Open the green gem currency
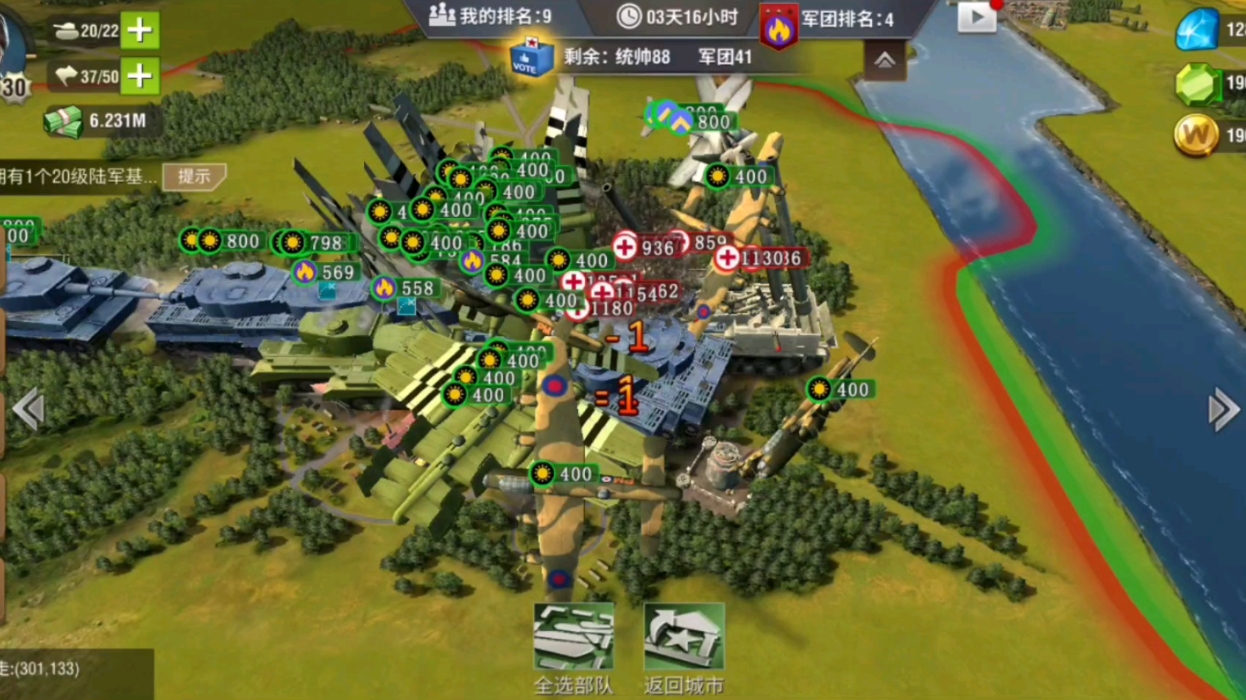 click(1196, 84)
